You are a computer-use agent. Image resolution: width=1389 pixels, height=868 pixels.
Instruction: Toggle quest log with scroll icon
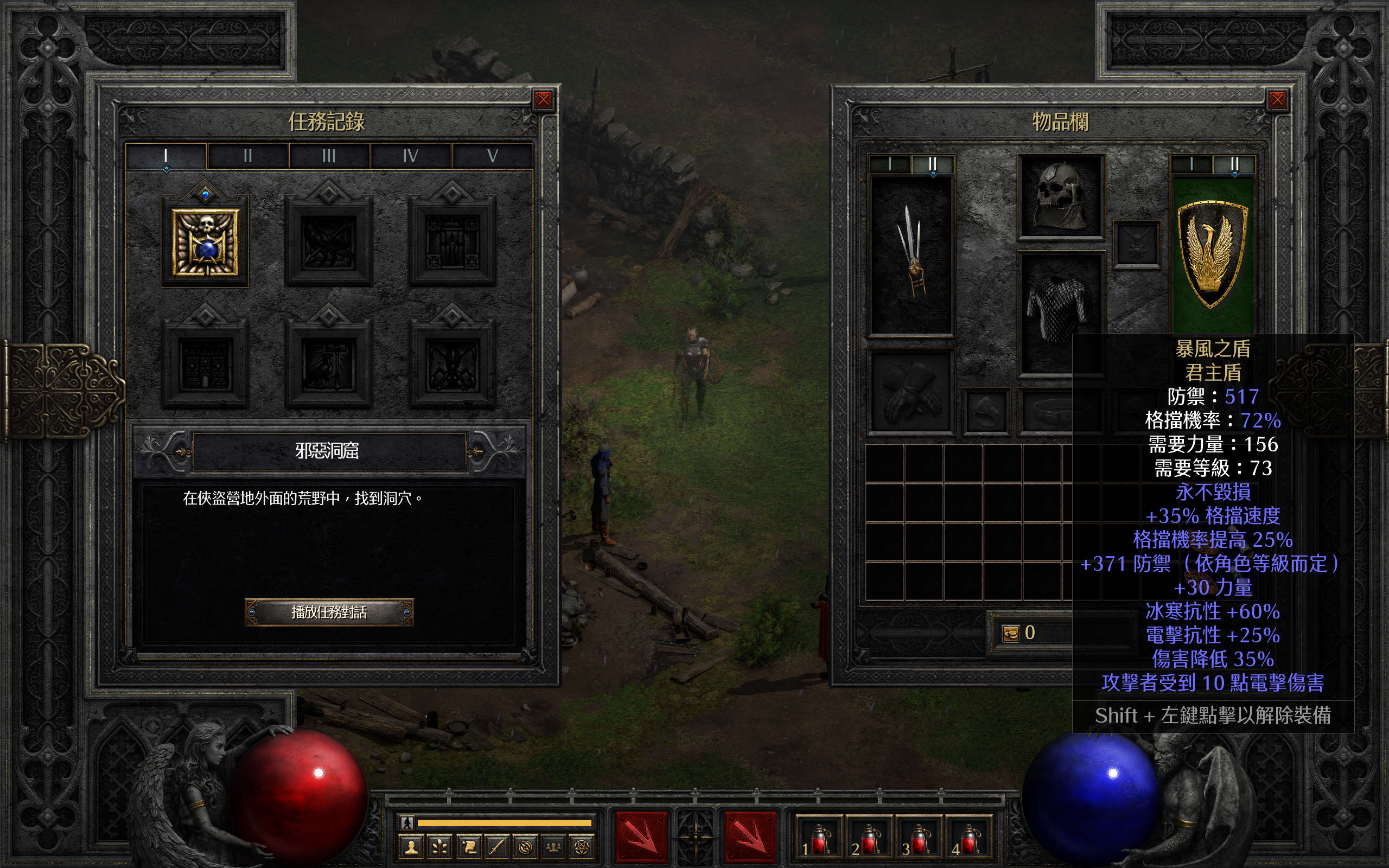468,847
